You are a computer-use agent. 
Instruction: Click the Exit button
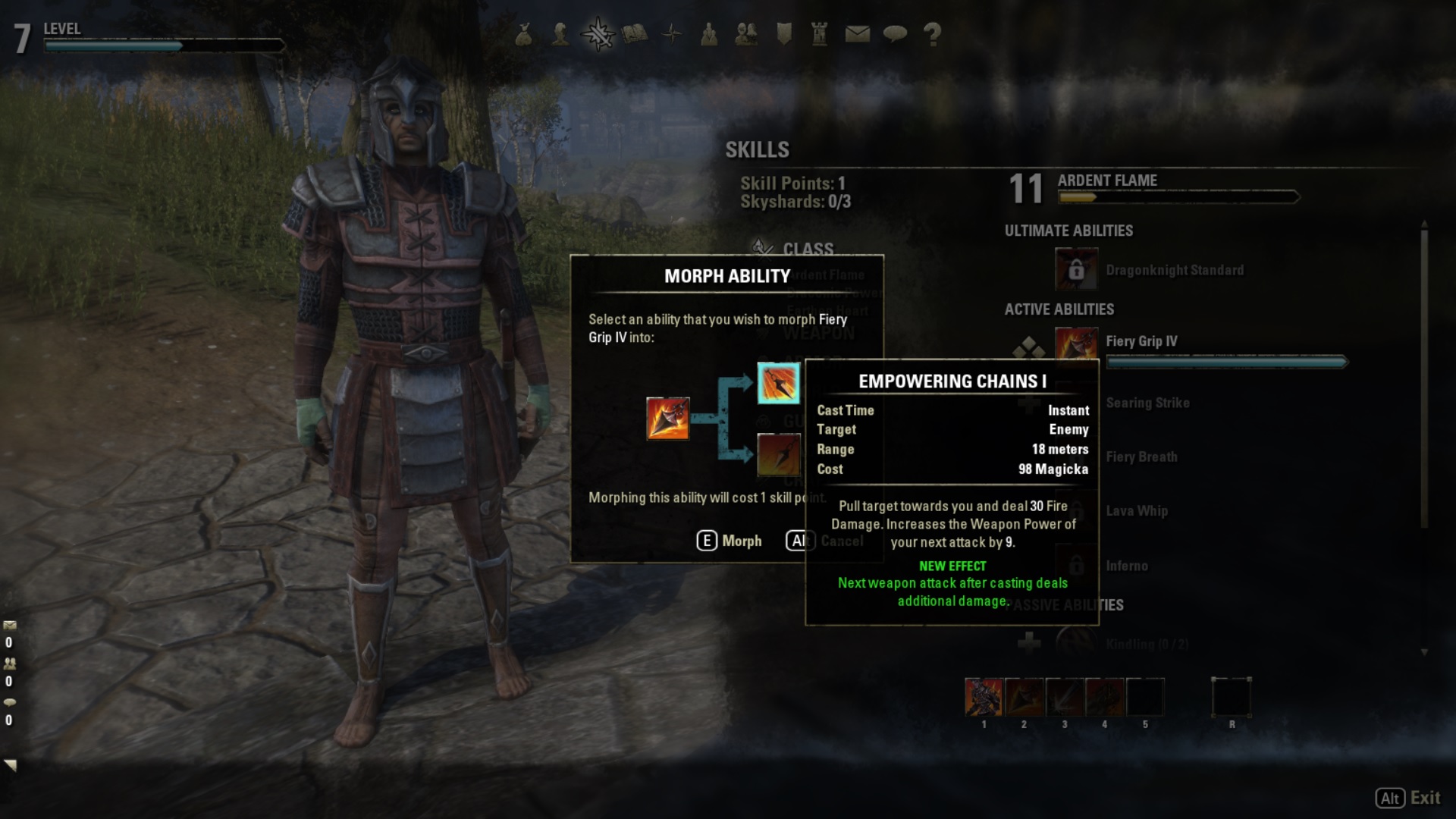point(1408,798)
